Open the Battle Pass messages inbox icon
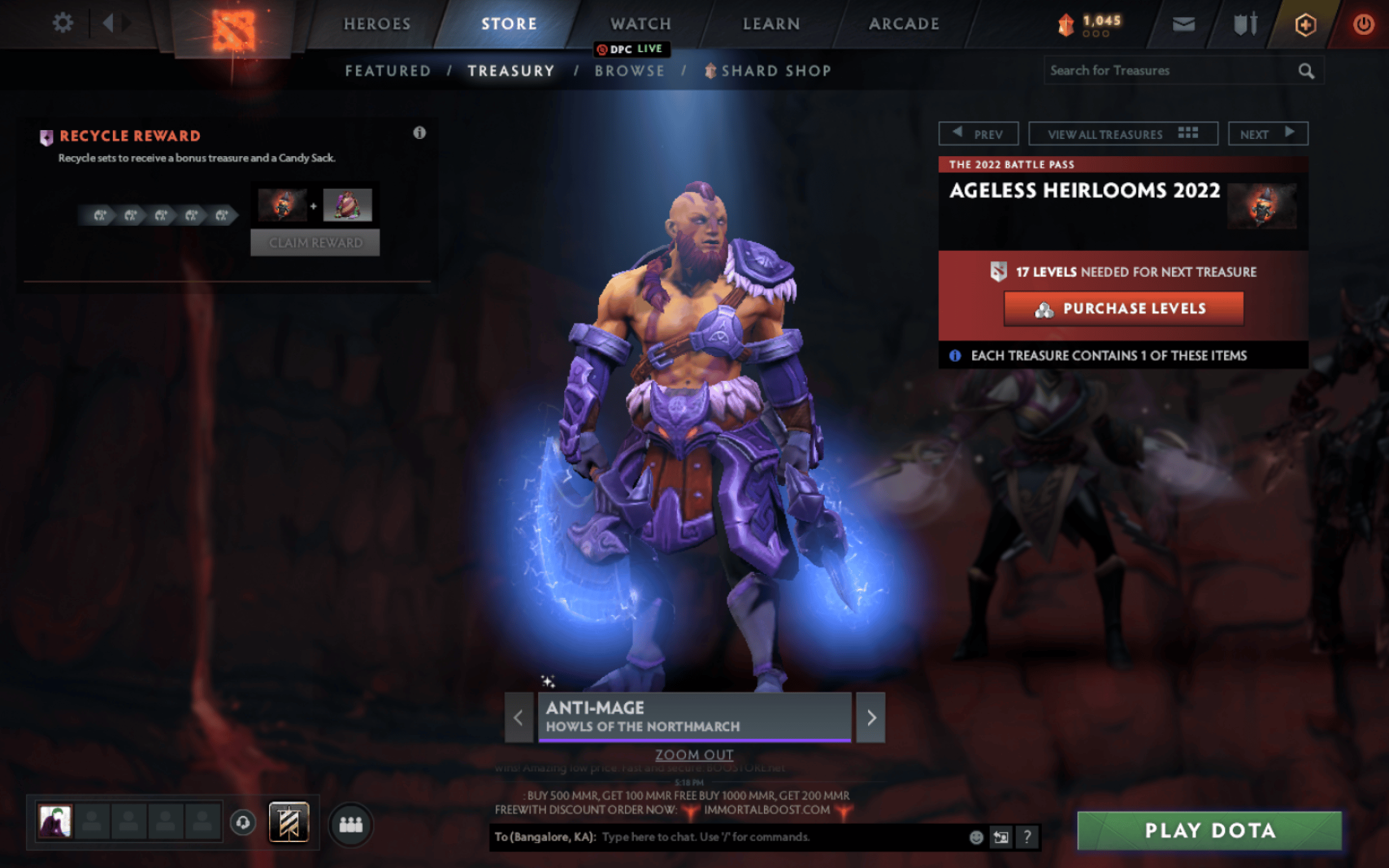This screenshot has height=868, width=1389. coord(1182,23)
